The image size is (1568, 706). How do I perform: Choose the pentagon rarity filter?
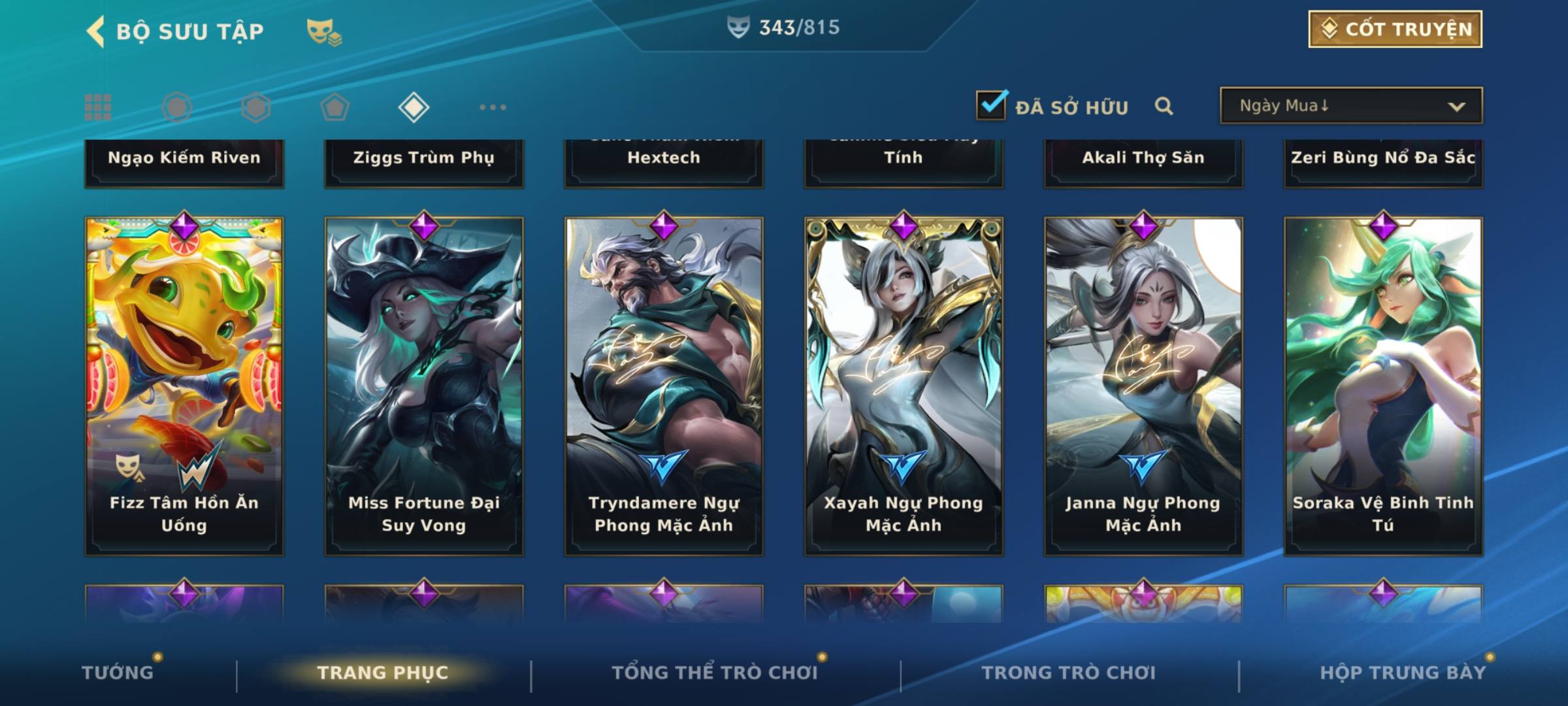tap(335, 107)
